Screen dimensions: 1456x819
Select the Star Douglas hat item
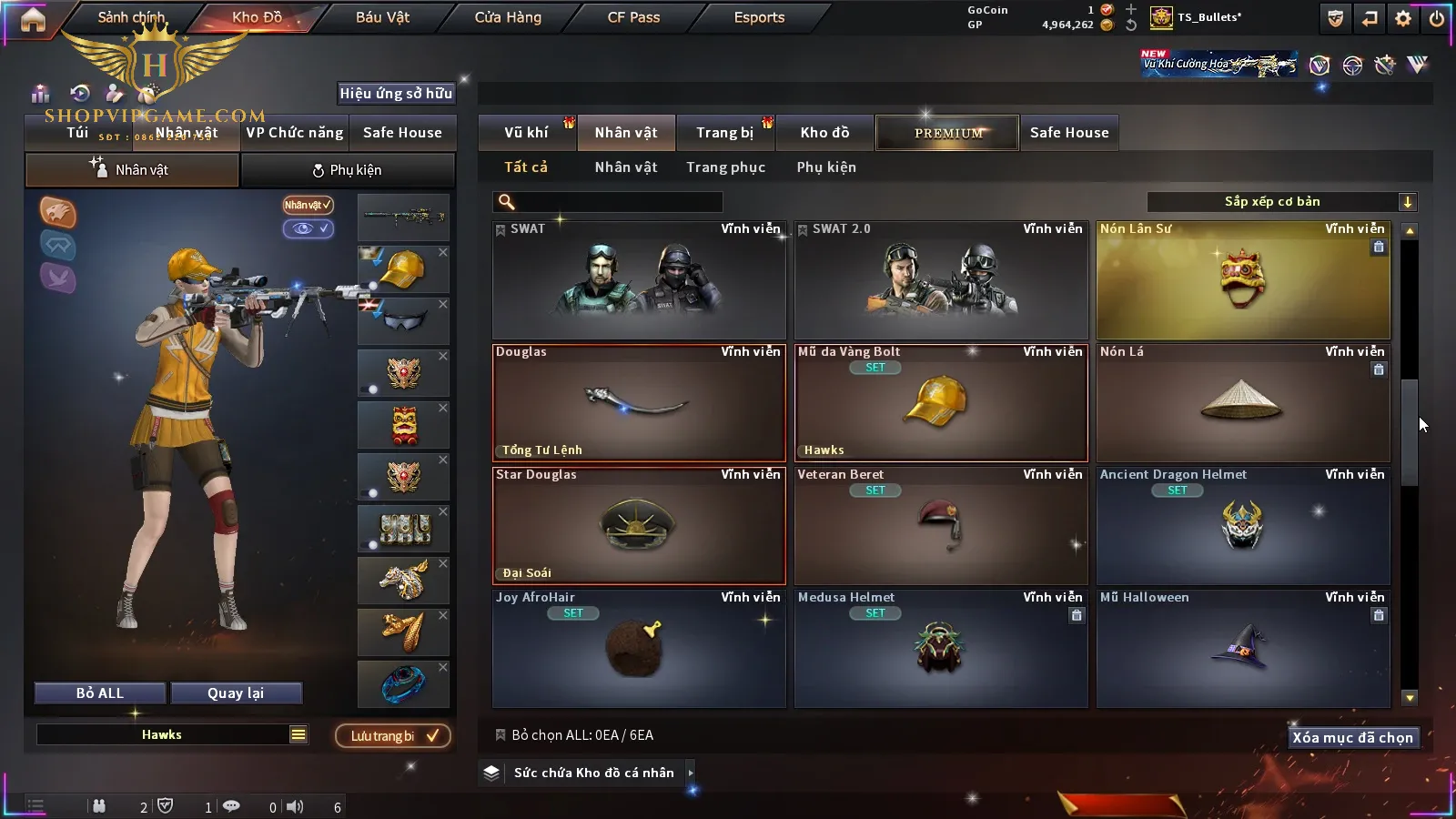(x=638, y=526)
